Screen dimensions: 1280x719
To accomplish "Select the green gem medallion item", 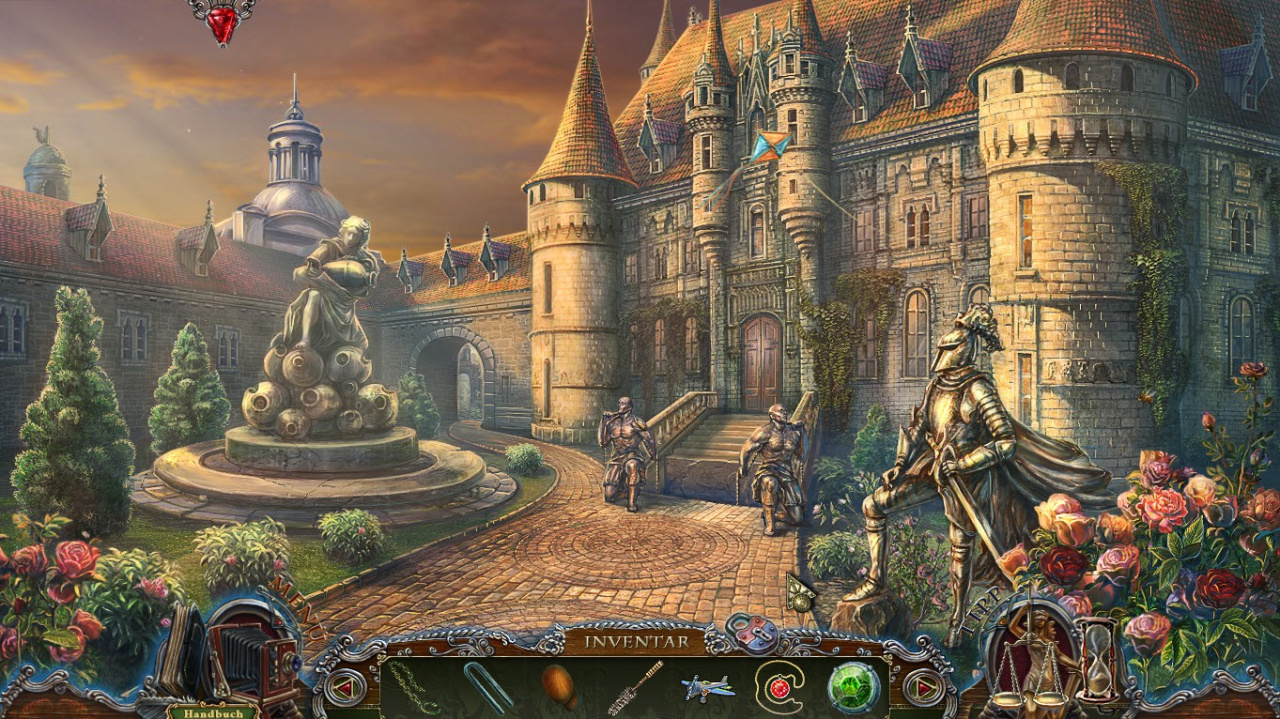I will point(853,688).
